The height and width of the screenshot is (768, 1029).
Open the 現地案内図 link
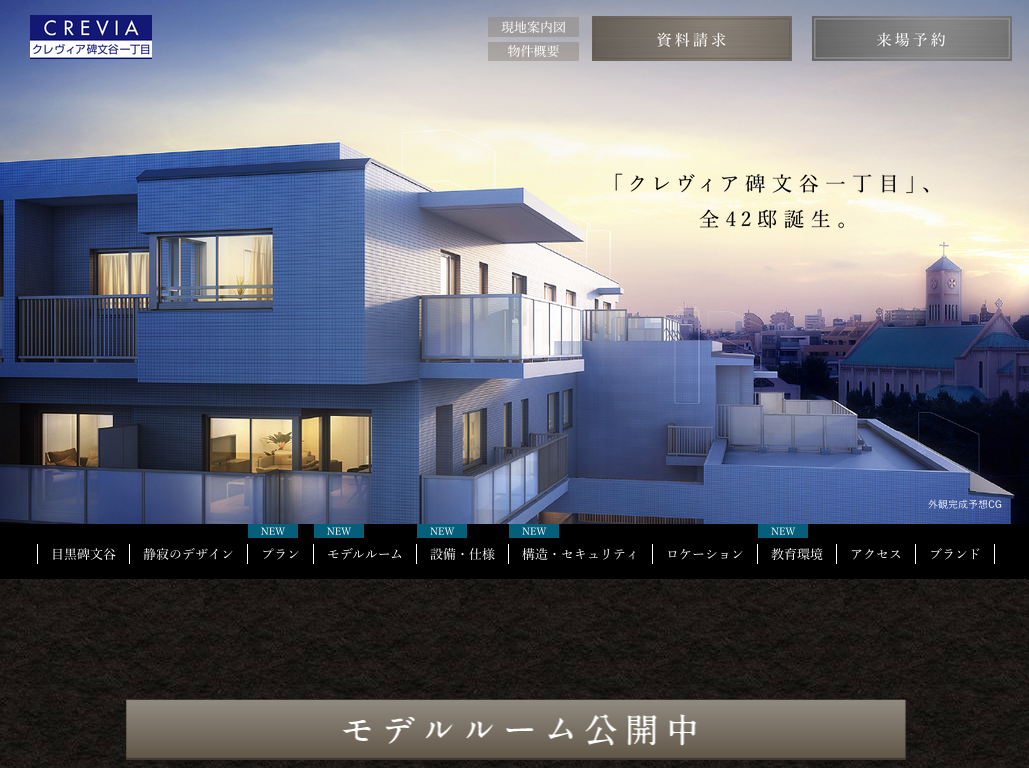pyautogui.click(x=533, y=27)
